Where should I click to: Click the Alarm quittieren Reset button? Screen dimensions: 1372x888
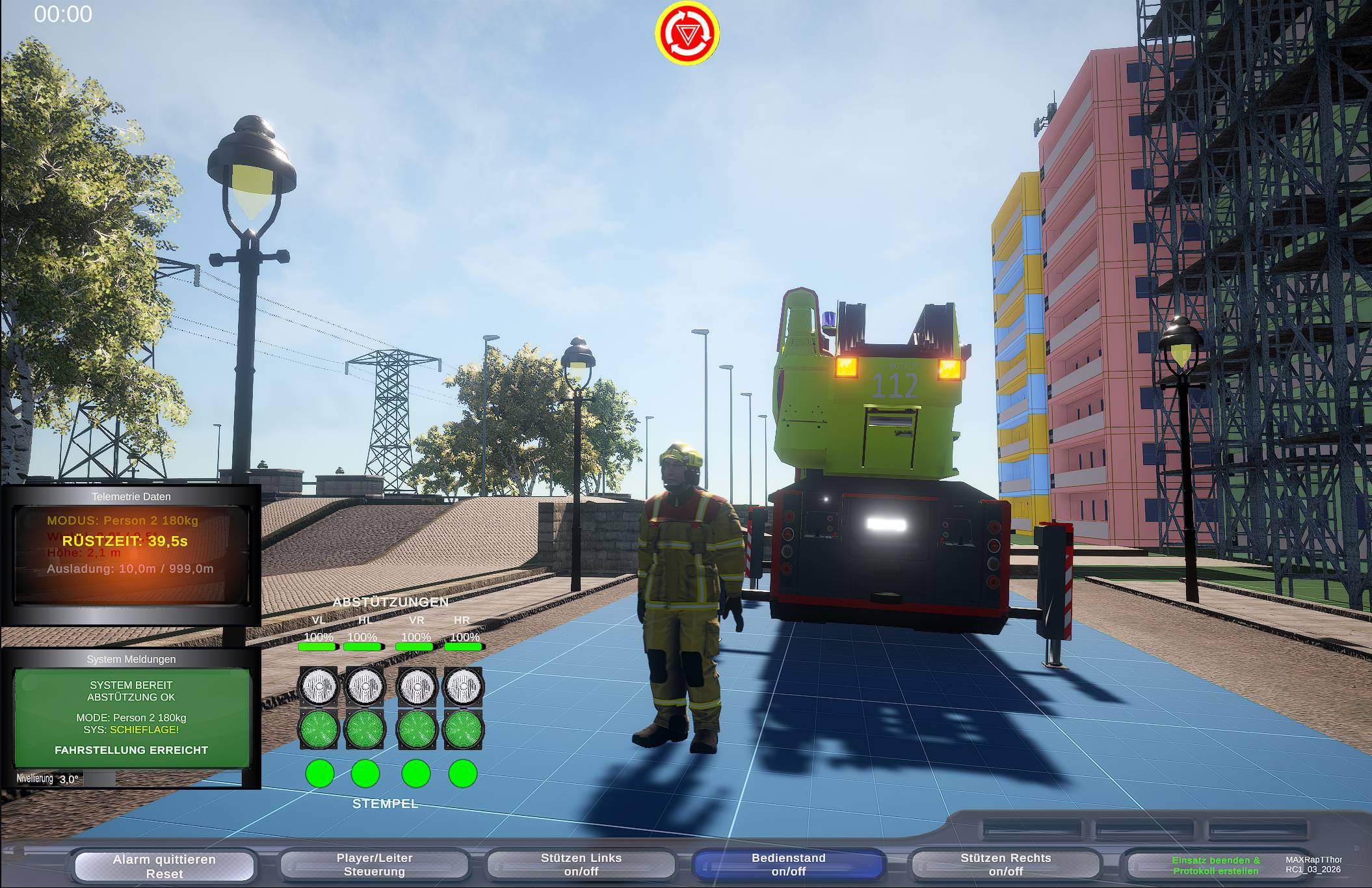[164, 866]
